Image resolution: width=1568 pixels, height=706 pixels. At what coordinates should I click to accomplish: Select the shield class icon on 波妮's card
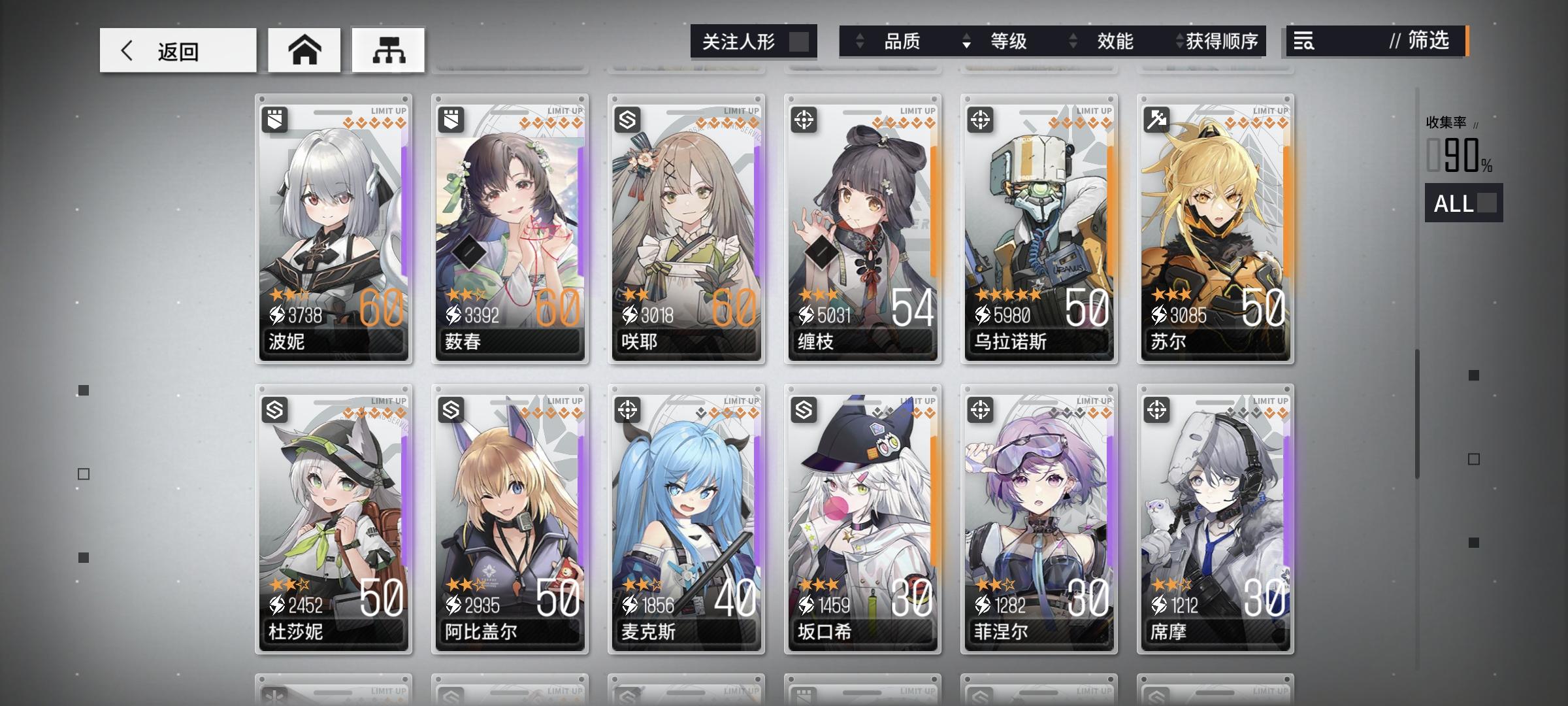coord(276,118)
